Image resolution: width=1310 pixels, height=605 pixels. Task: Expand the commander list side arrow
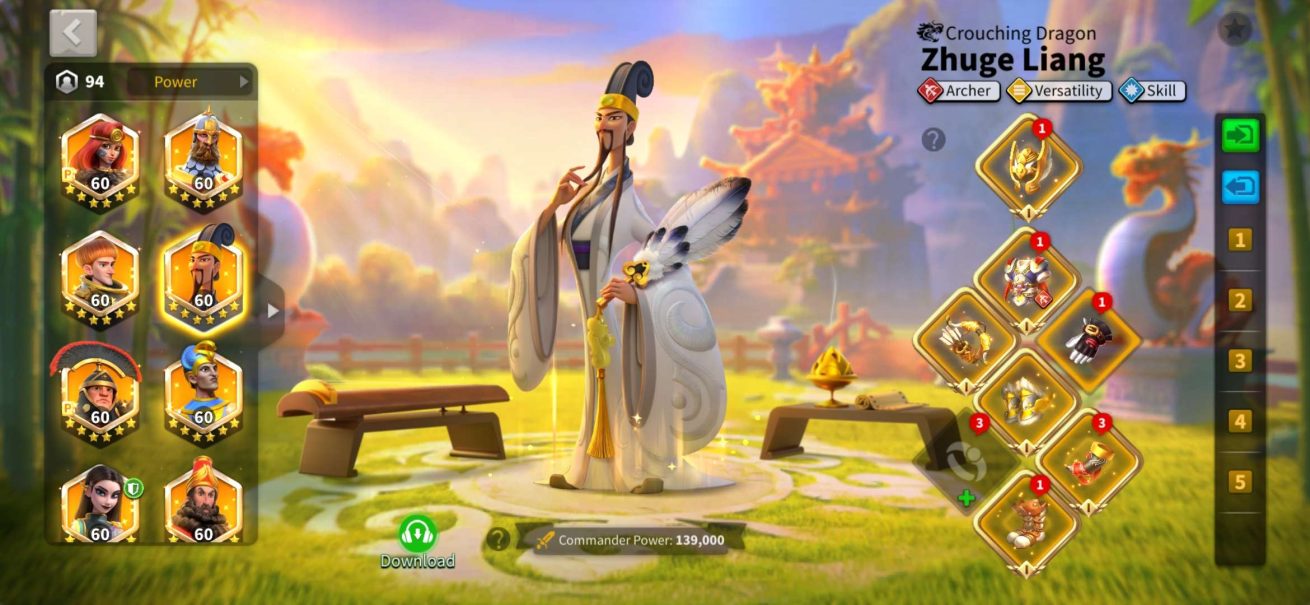[x=273, y=311]
